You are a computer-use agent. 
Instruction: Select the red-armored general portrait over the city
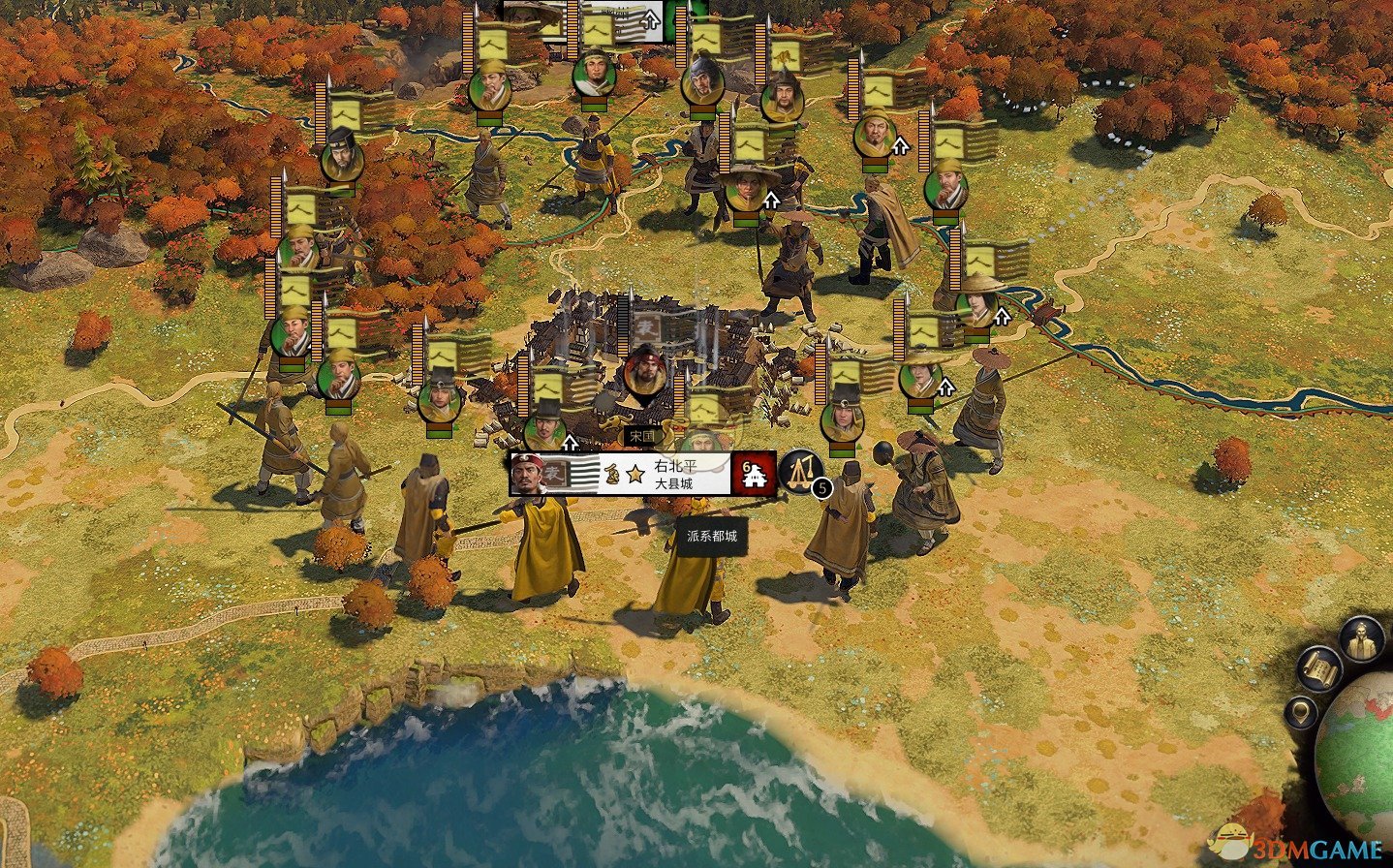tap(644, 371)
